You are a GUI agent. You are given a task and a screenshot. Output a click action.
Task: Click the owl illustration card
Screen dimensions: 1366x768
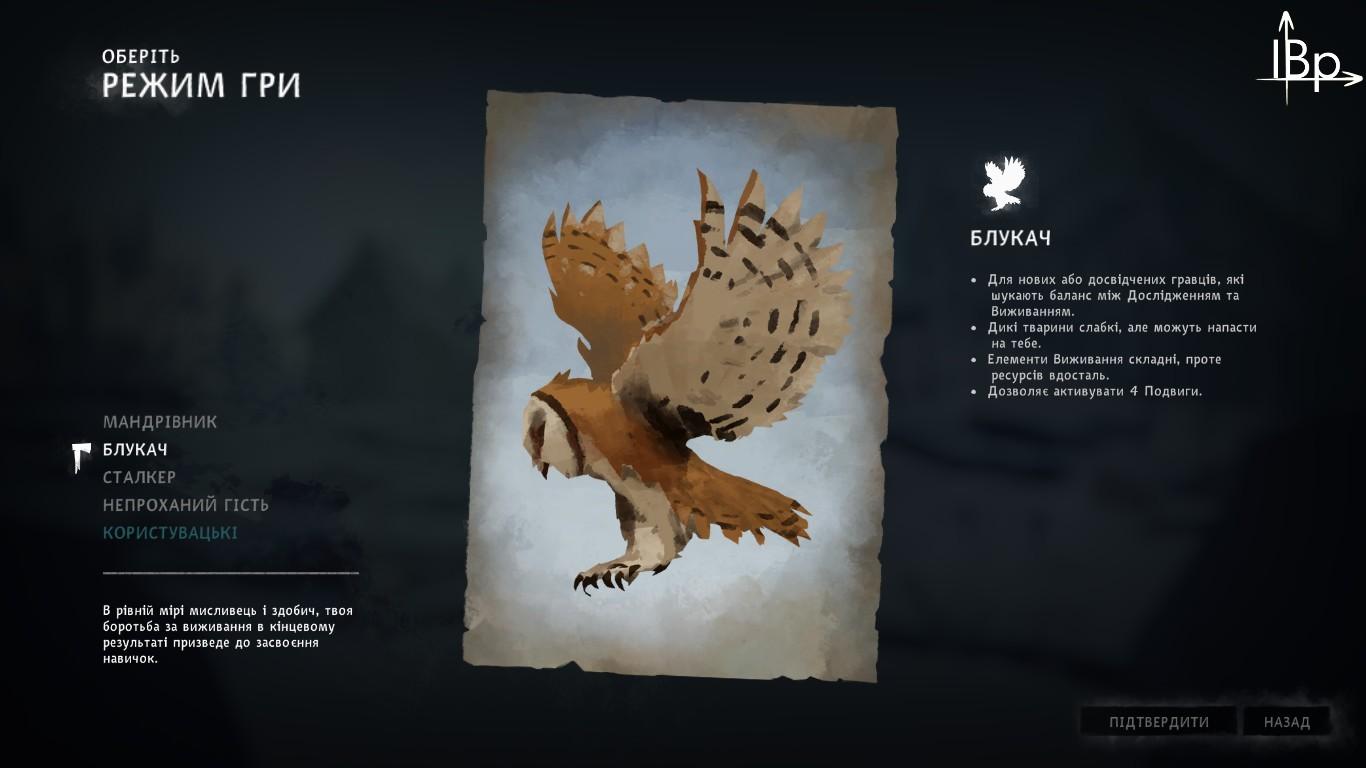[x=682, y=385]
